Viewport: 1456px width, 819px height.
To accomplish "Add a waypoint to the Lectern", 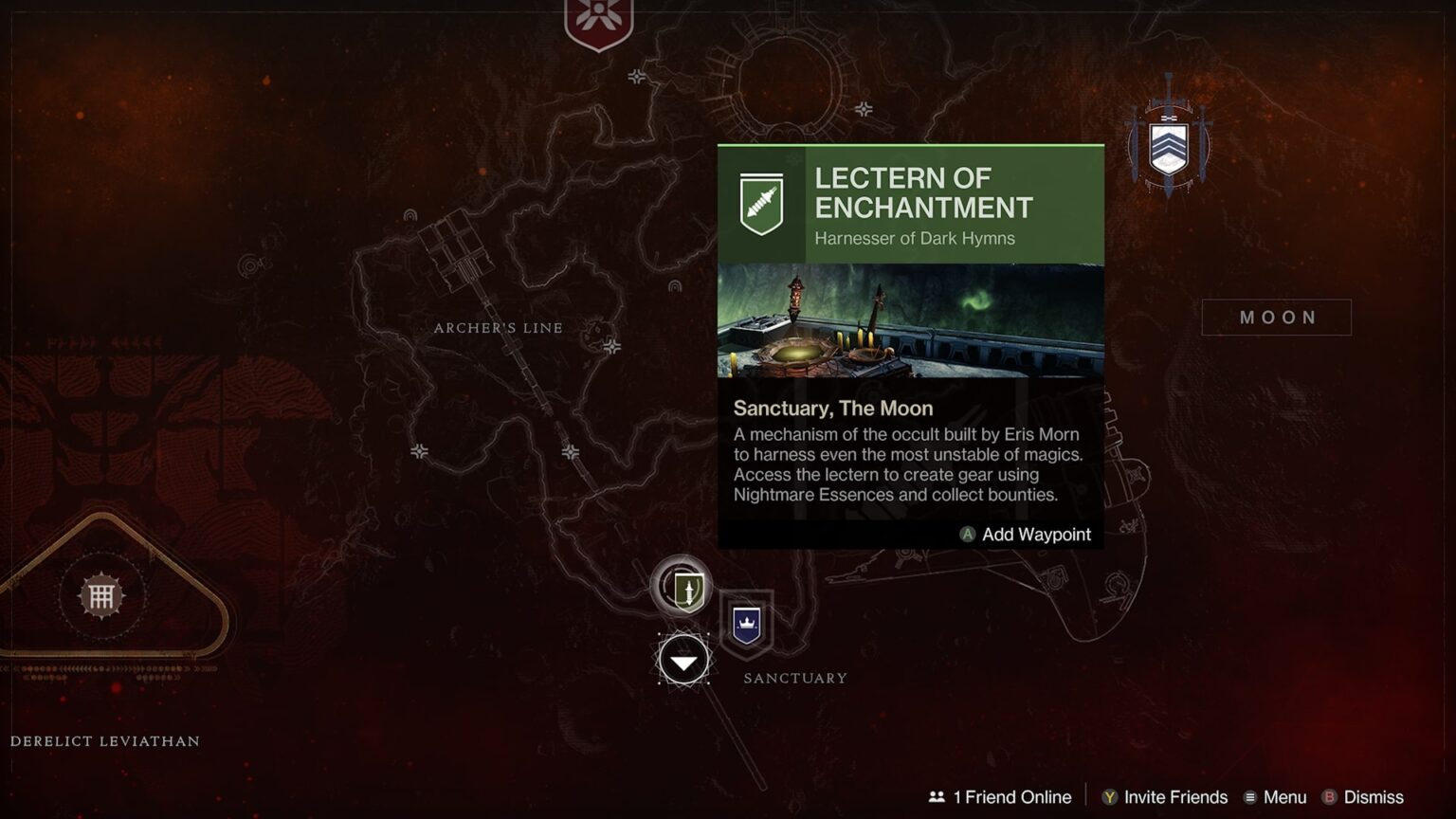I will coord(1026,535).
